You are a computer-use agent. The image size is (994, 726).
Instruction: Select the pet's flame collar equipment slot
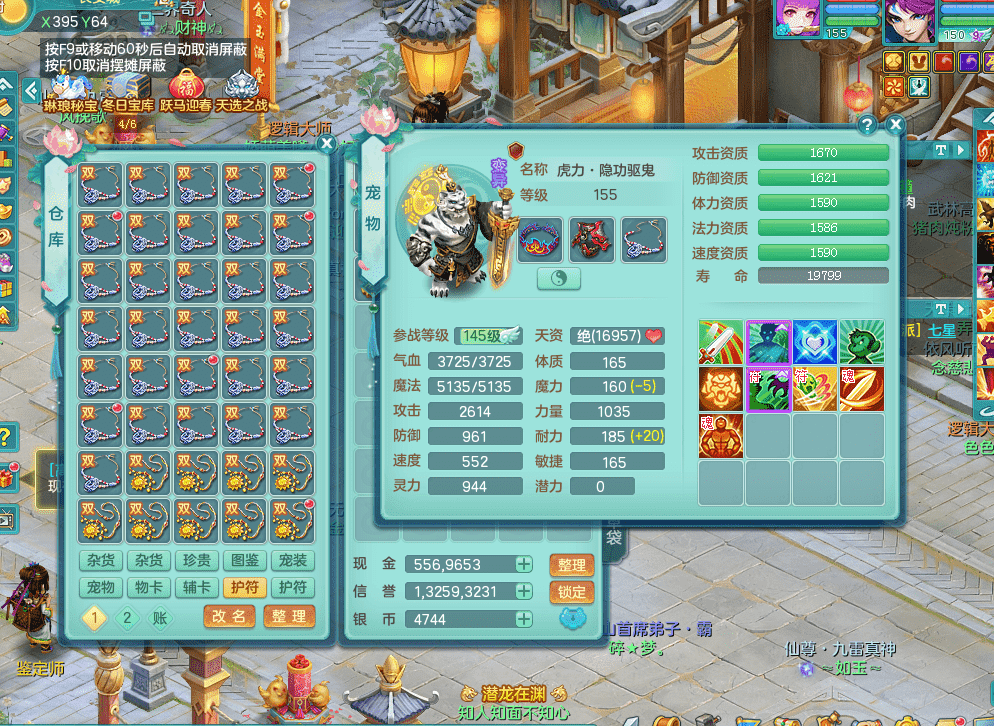pos(540,240)
